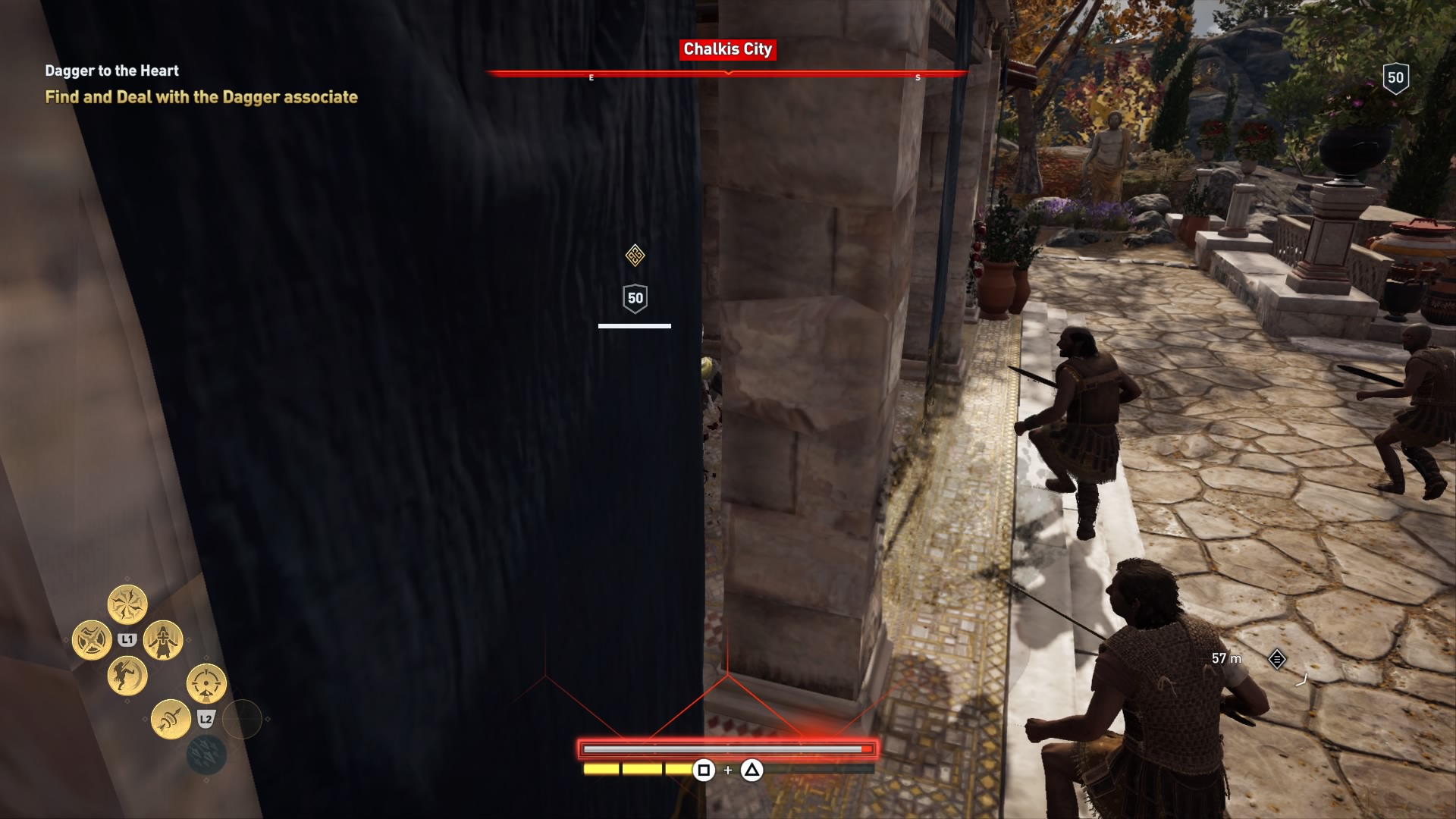Select the Second Wind healing ability
Image resolution: width=1456 pixels, height=819 pixels.
(163, 641)
